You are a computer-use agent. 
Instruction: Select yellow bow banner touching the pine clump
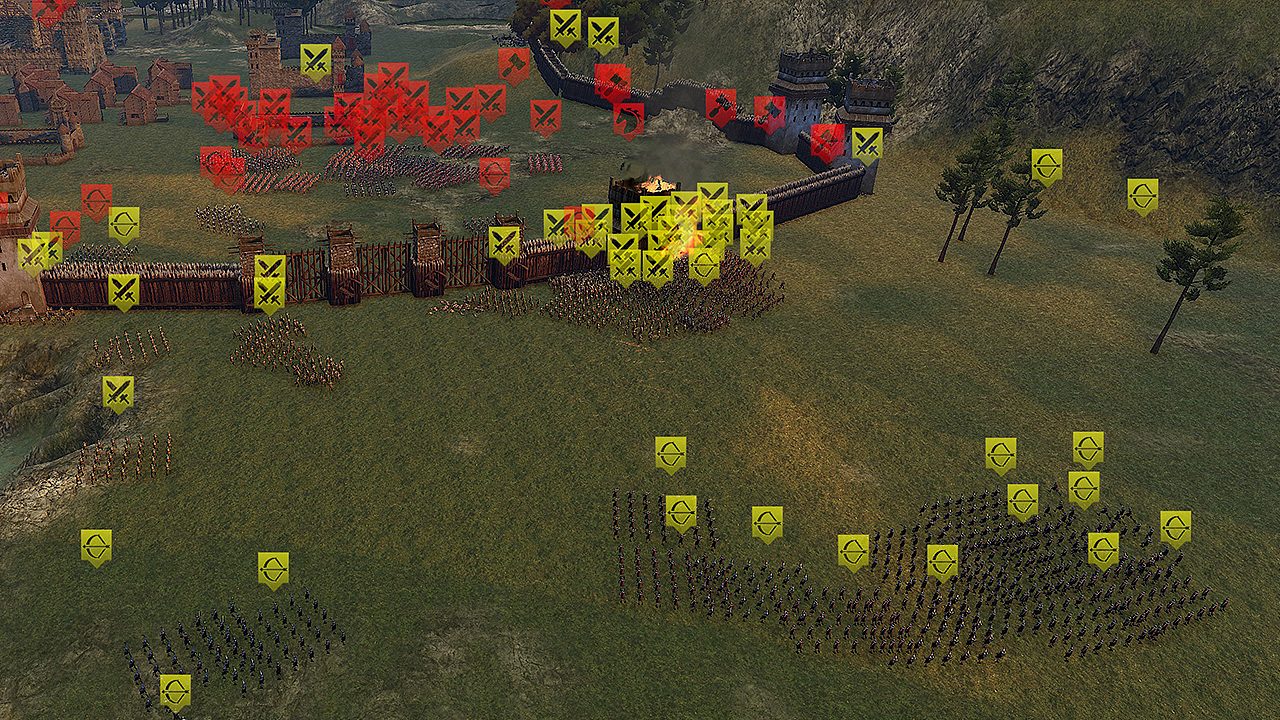(1047, 166)
